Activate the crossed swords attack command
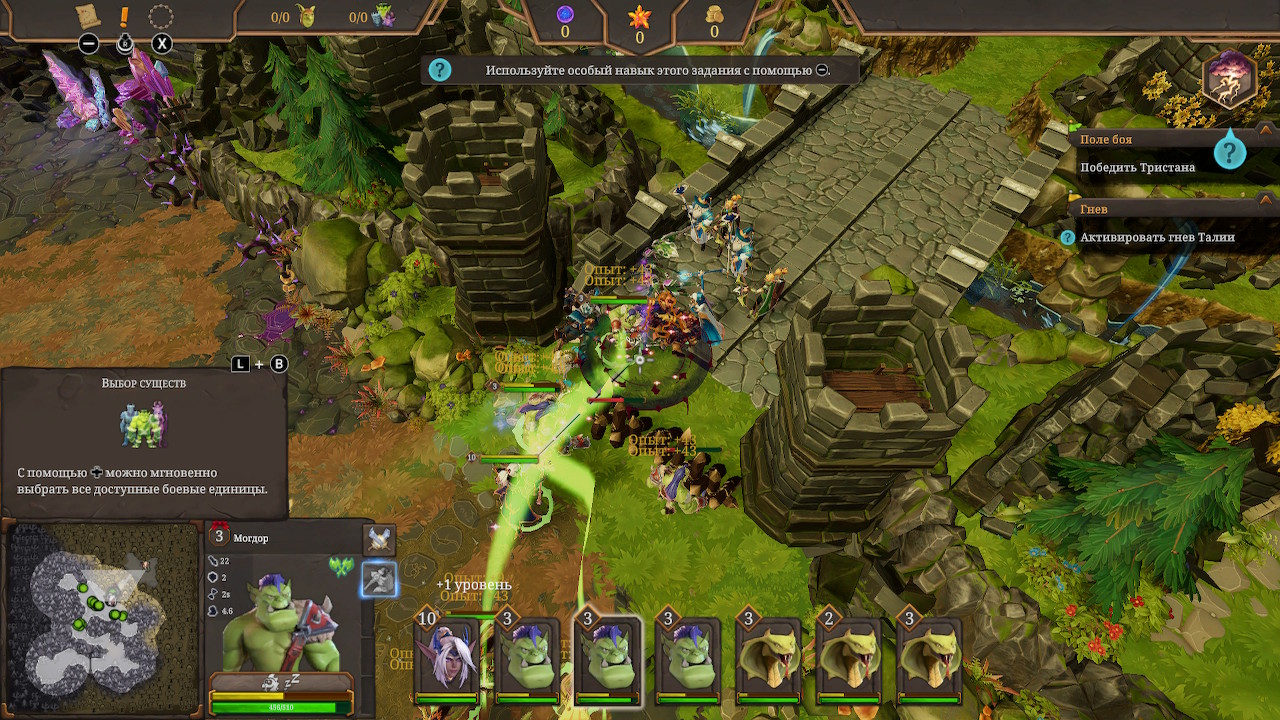Image resolution: width=1280 pixels, height=720 pixels. point(379,540)
